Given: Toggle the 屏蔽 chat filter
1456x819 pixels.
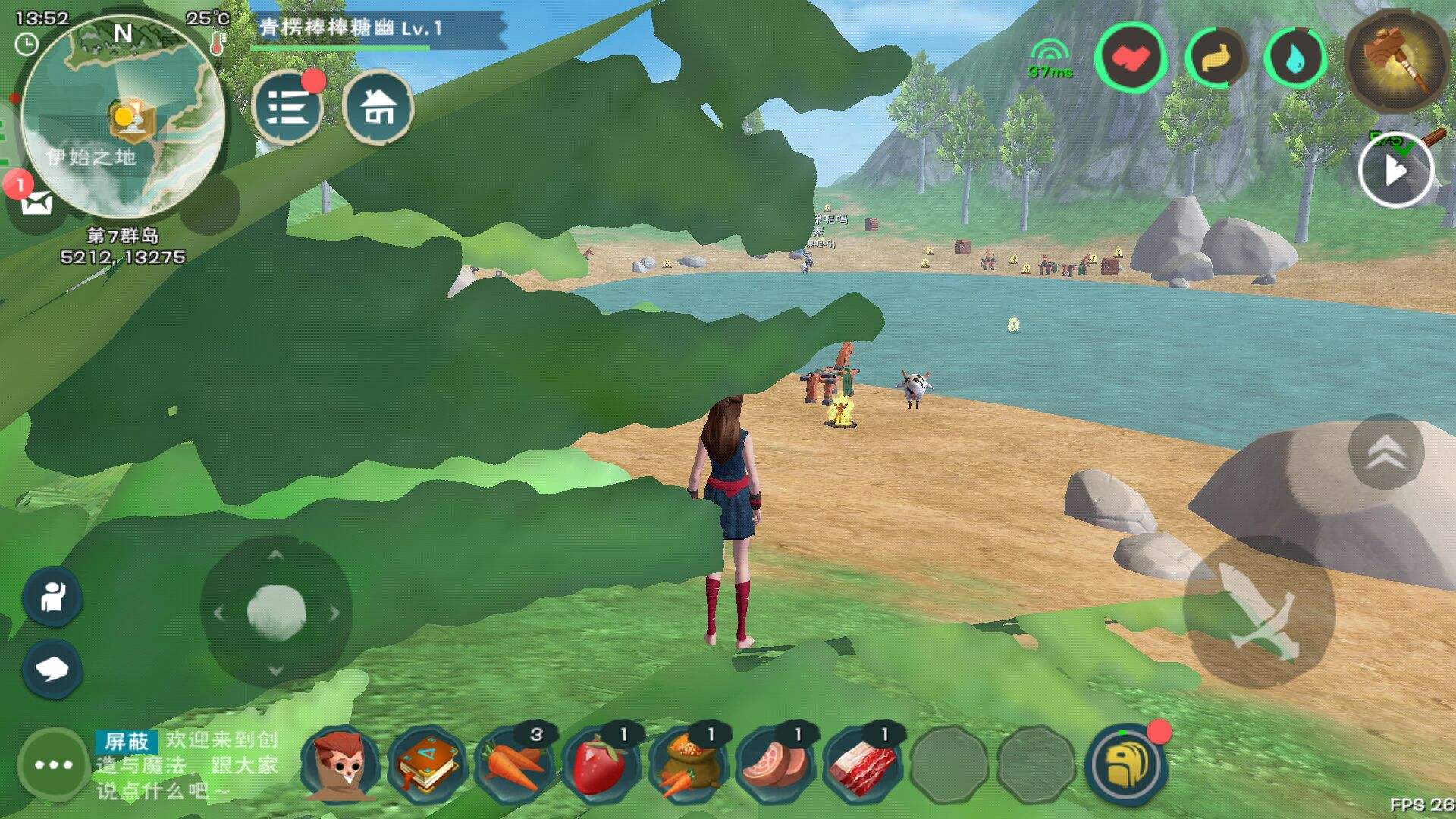Looking at the screenshot, I should click(126, 741).
